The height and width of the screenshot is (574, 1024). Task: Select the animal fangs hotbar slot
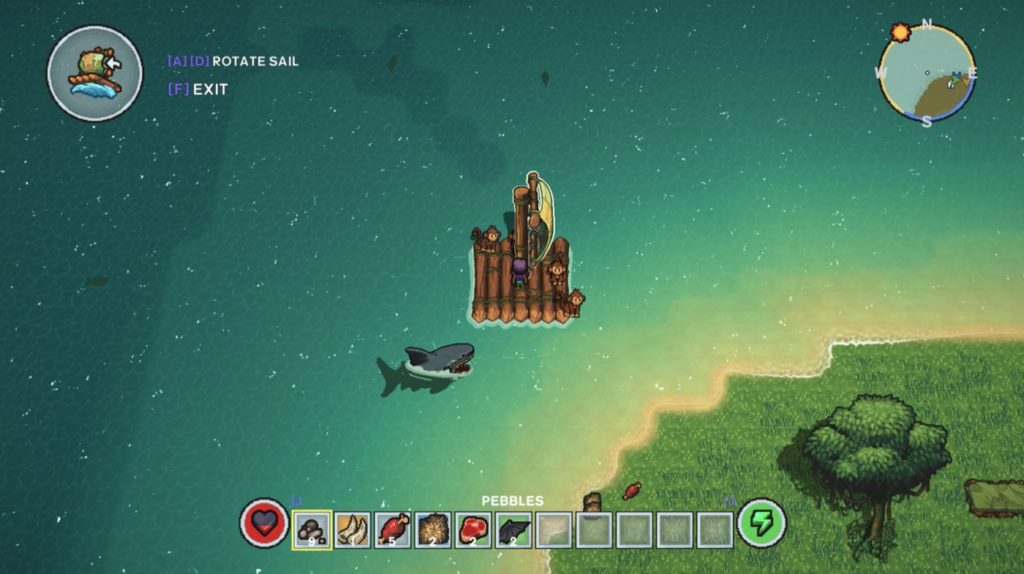pos(353,529)
